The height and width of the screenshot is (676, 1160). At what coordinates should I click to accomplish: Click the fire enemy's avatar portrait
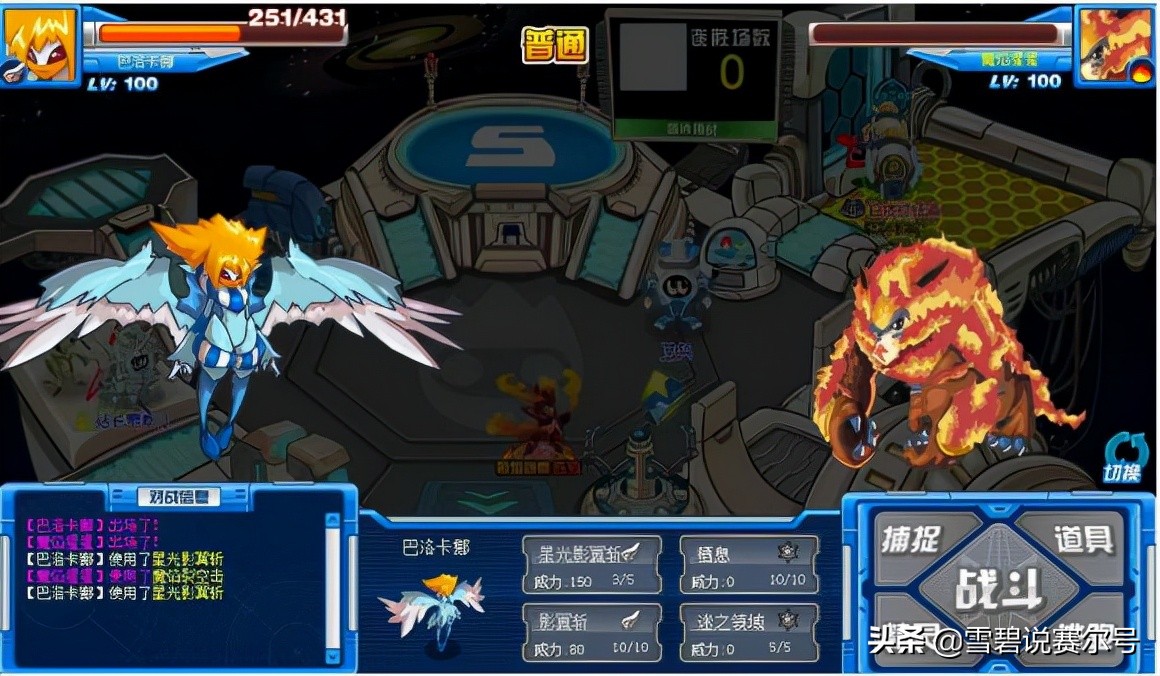click(x=1115, y=46)
